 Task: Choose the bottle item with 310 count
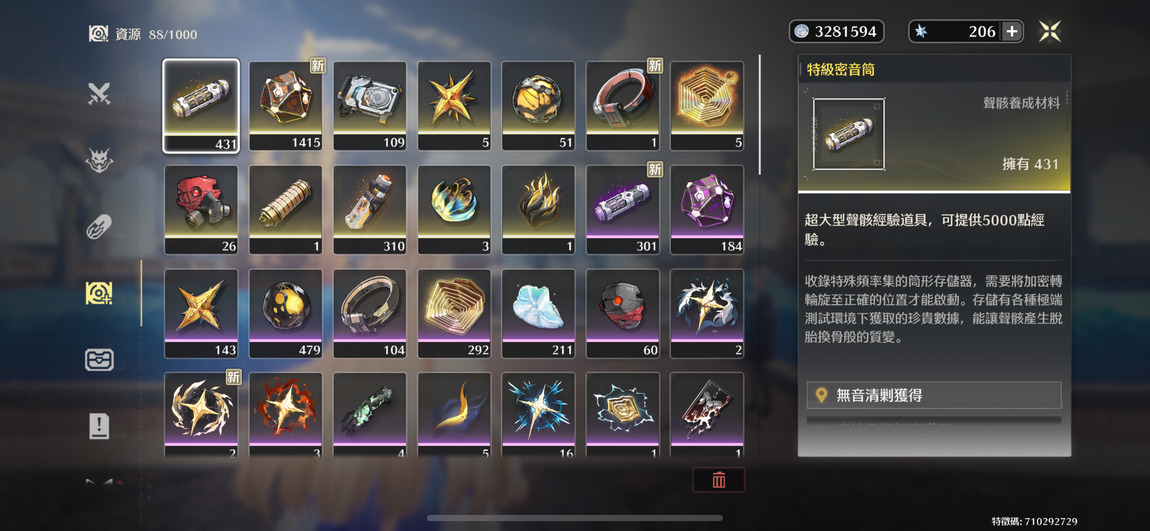pyautogui.click(x=370, y=209)
